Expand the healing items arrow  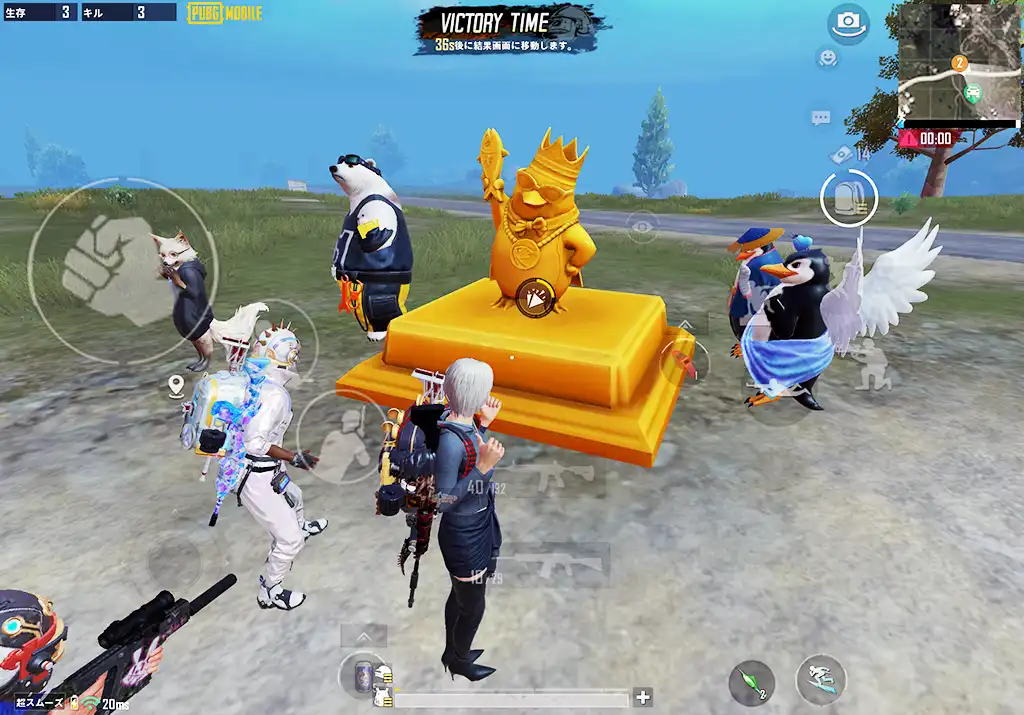point(363,636)
